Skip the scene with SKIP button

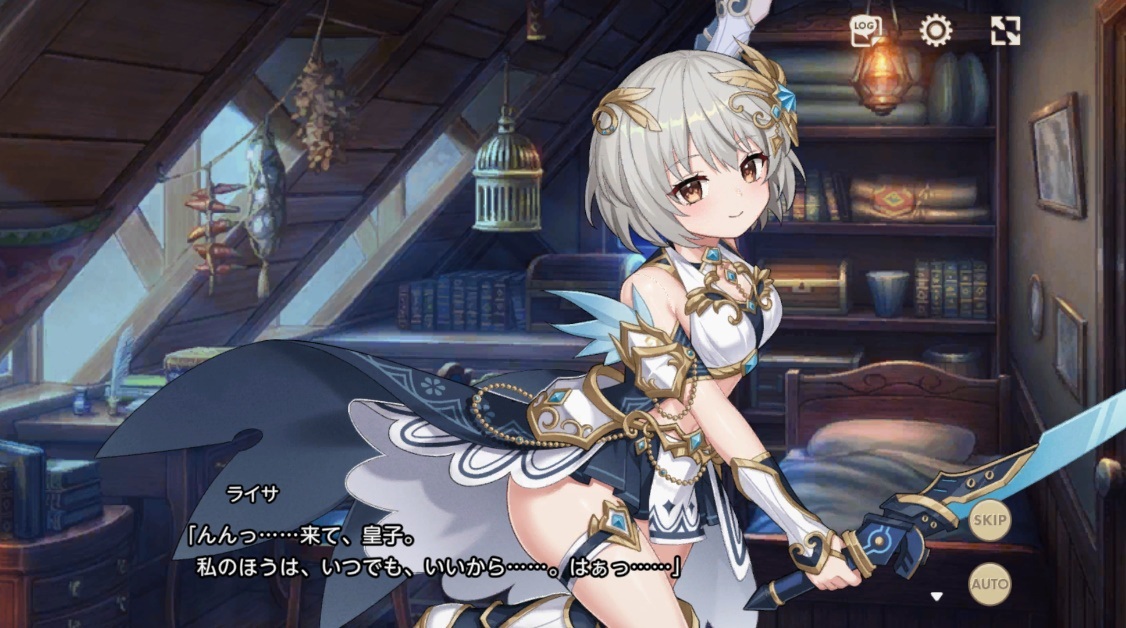pos(989,520)
